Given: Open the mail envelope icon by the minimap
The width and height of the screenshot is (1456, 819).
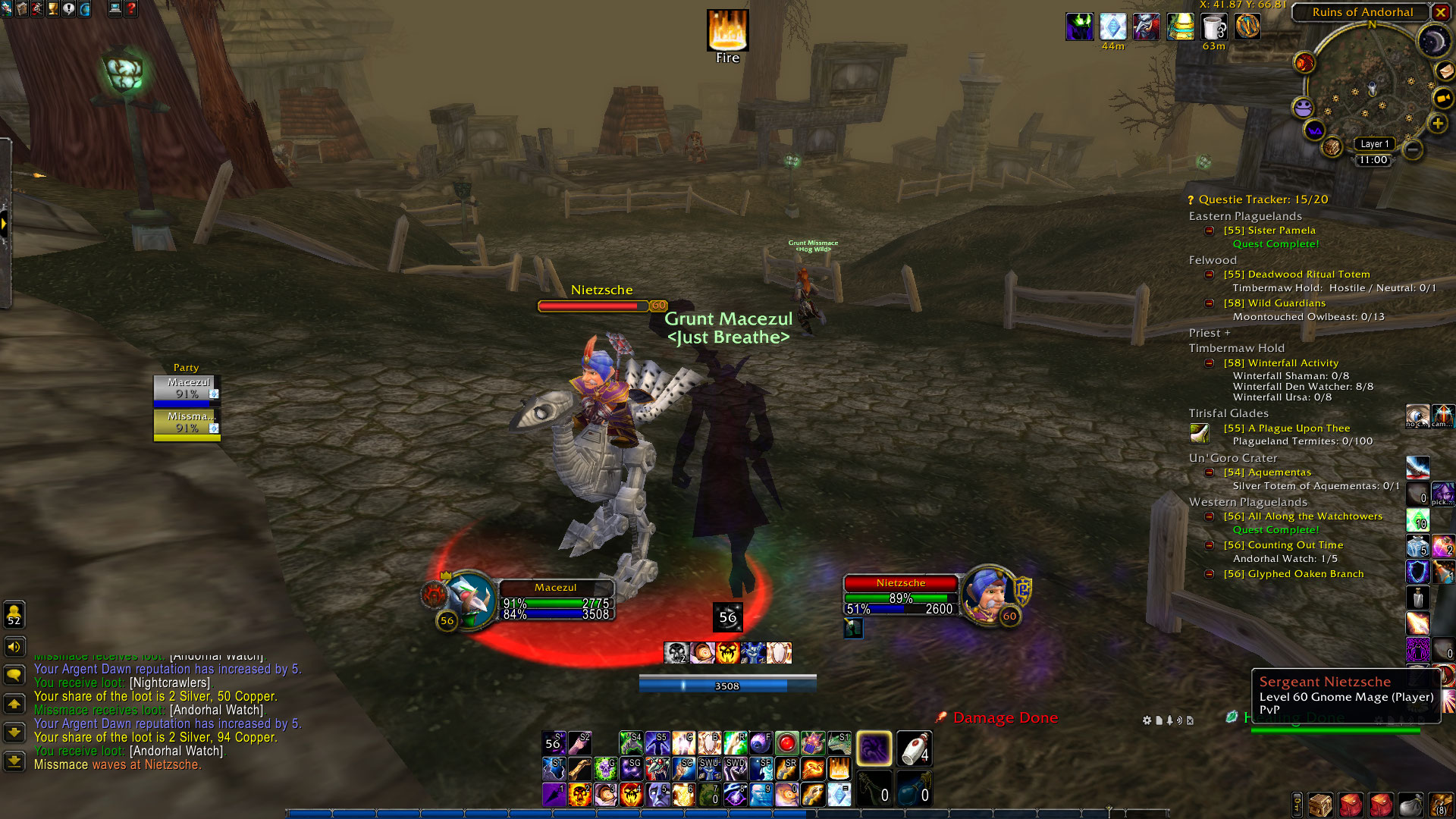Looking at the screenshot, I should 1444,71.
